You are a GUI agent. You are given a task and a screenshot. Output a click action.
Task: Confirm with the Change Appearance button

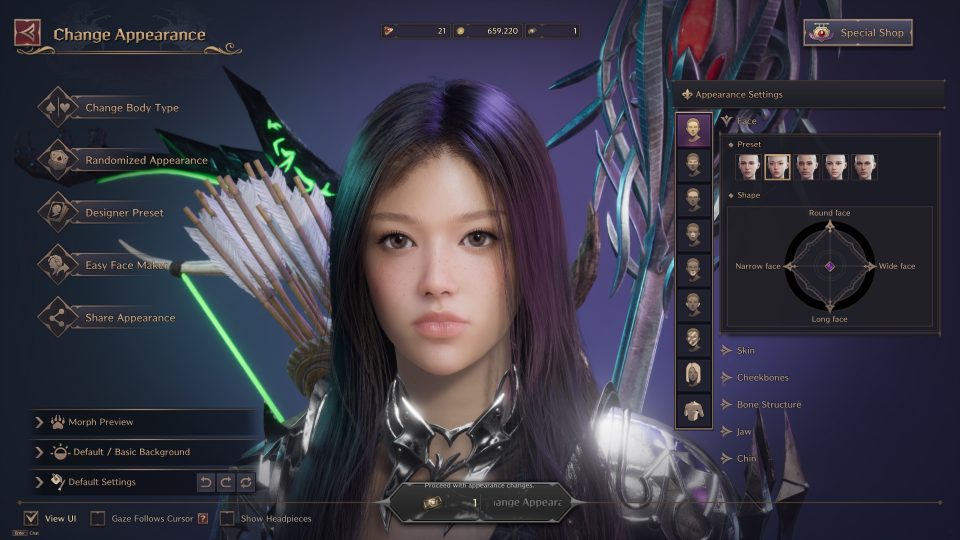(480, 502)
